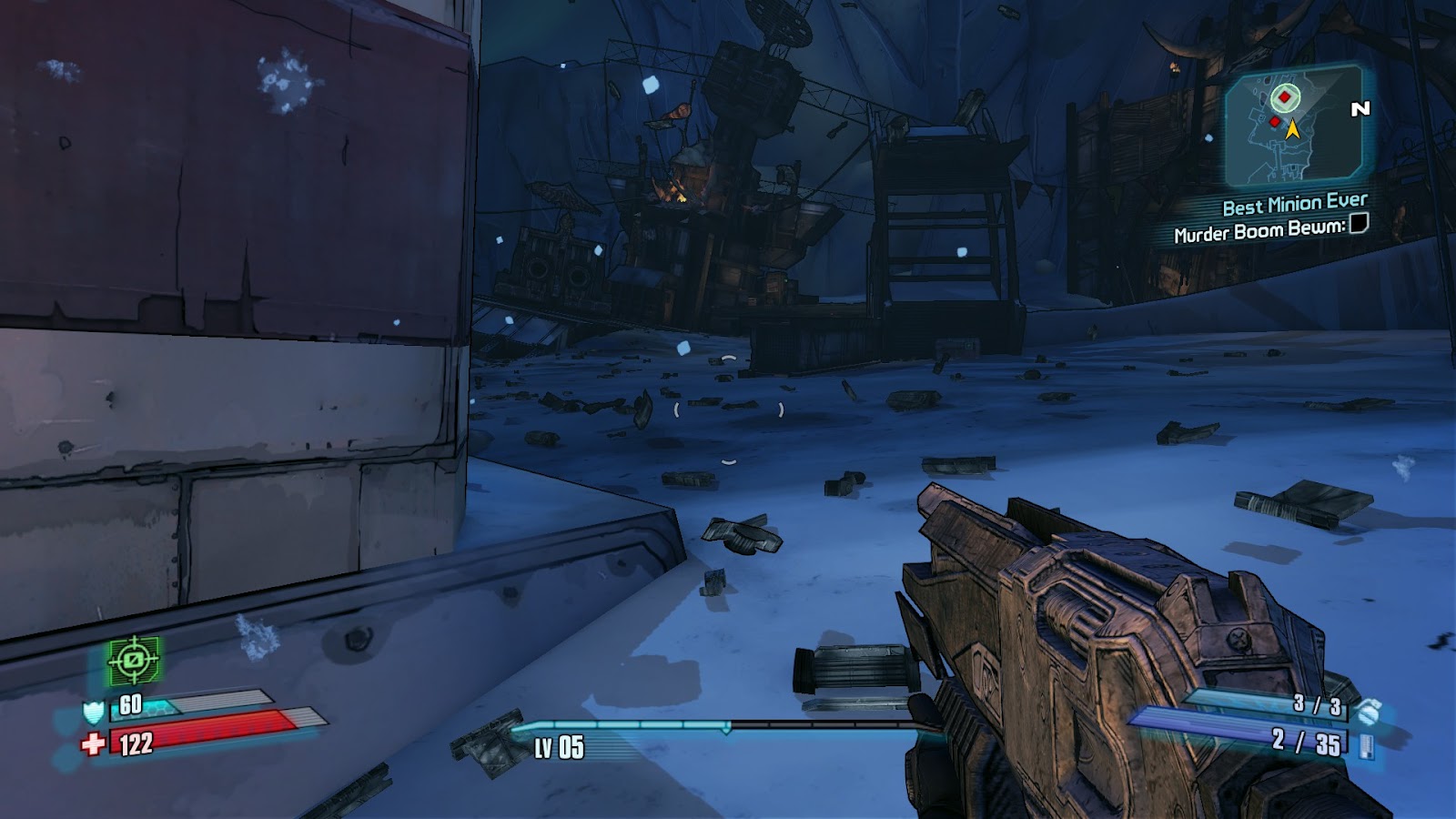The image size is (1456, 819).
Task: Click the green action skill crosshair icon
Action: [134, 659]
